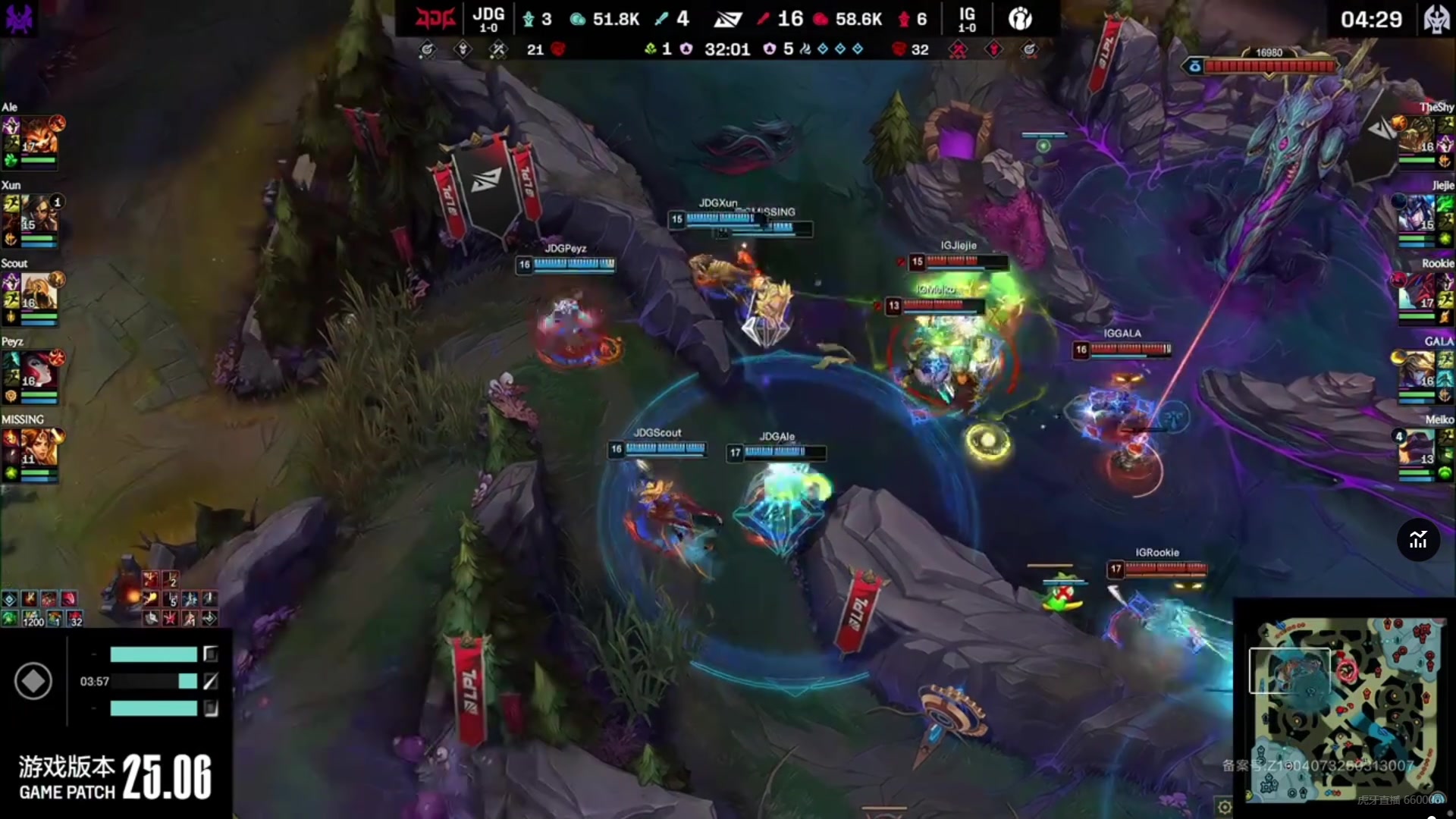The image size is (1456, 819).
Task: Click the JDG team logo in scoreboard
Action: coord(435,18)
